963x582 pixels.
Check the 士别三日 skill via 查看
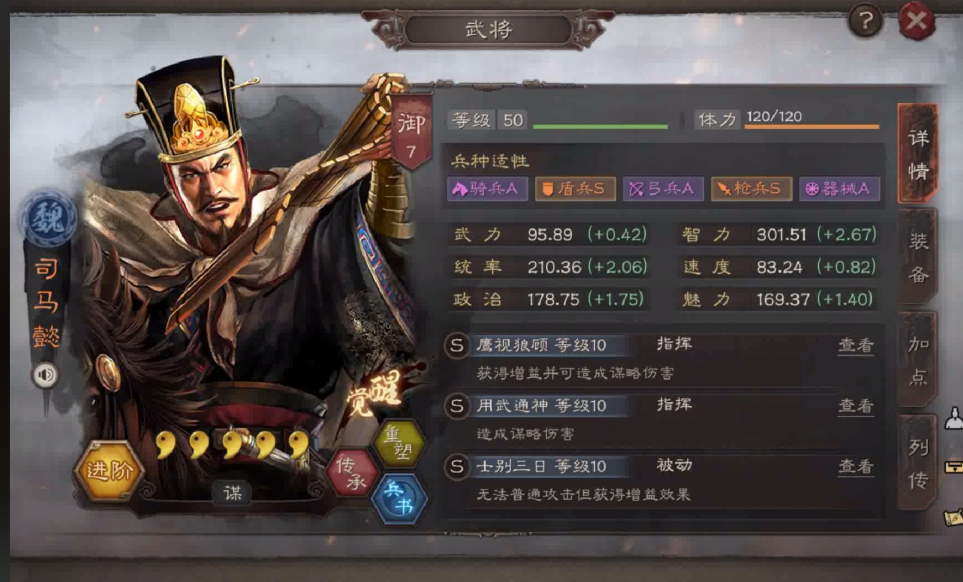pos(855,467)
